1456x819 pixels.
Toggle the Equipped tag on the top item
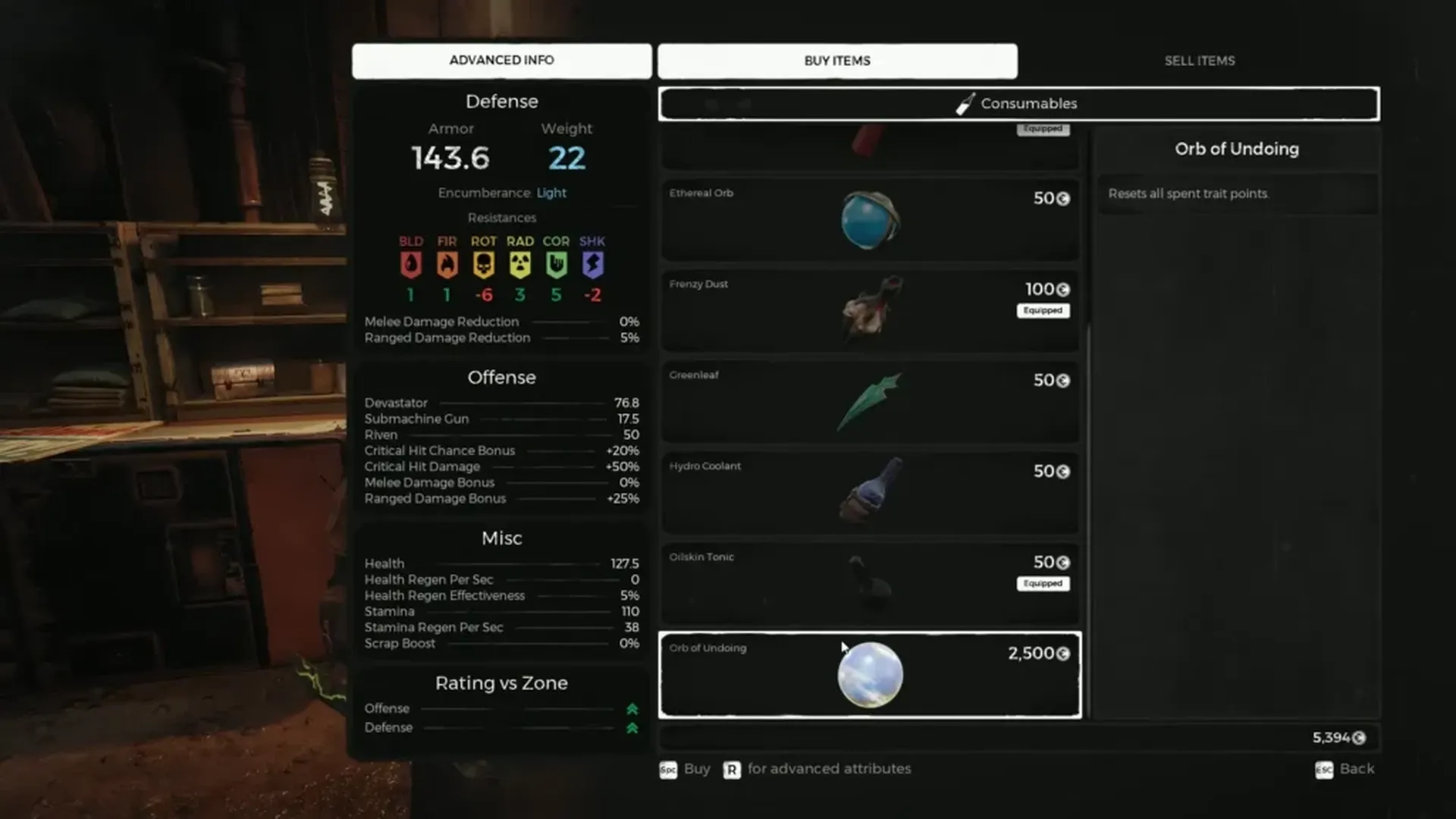coord(1043,129)
